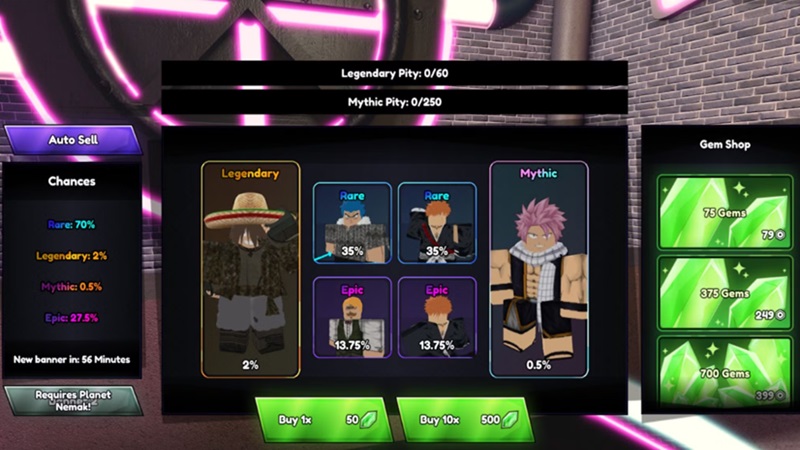Screen dimensions: 800x450
Task: Select the Mythic pink-haired character card
Action: 538,270
